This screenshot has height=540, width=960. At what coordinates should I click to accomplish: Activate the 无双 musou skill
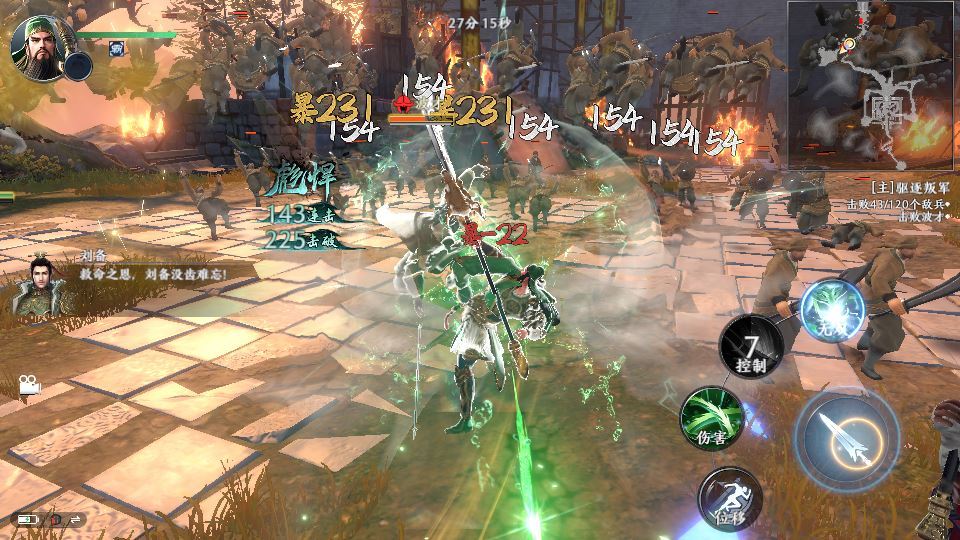pyautogui.click(x=833, y=305)
